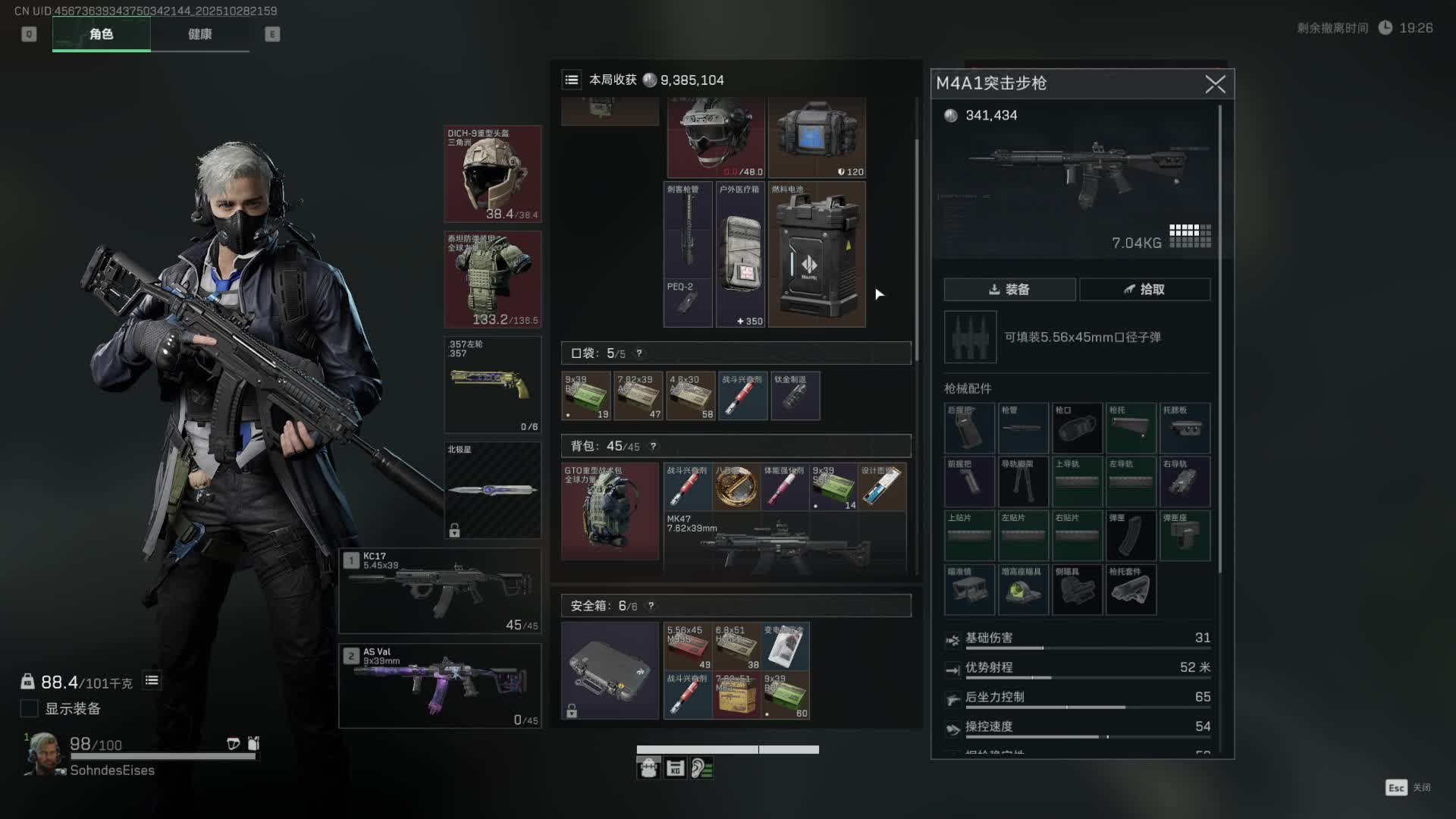Screen dimensions: 1456x819
Task: Open the carry weight details list icon
Action: [x=152, y=681]
